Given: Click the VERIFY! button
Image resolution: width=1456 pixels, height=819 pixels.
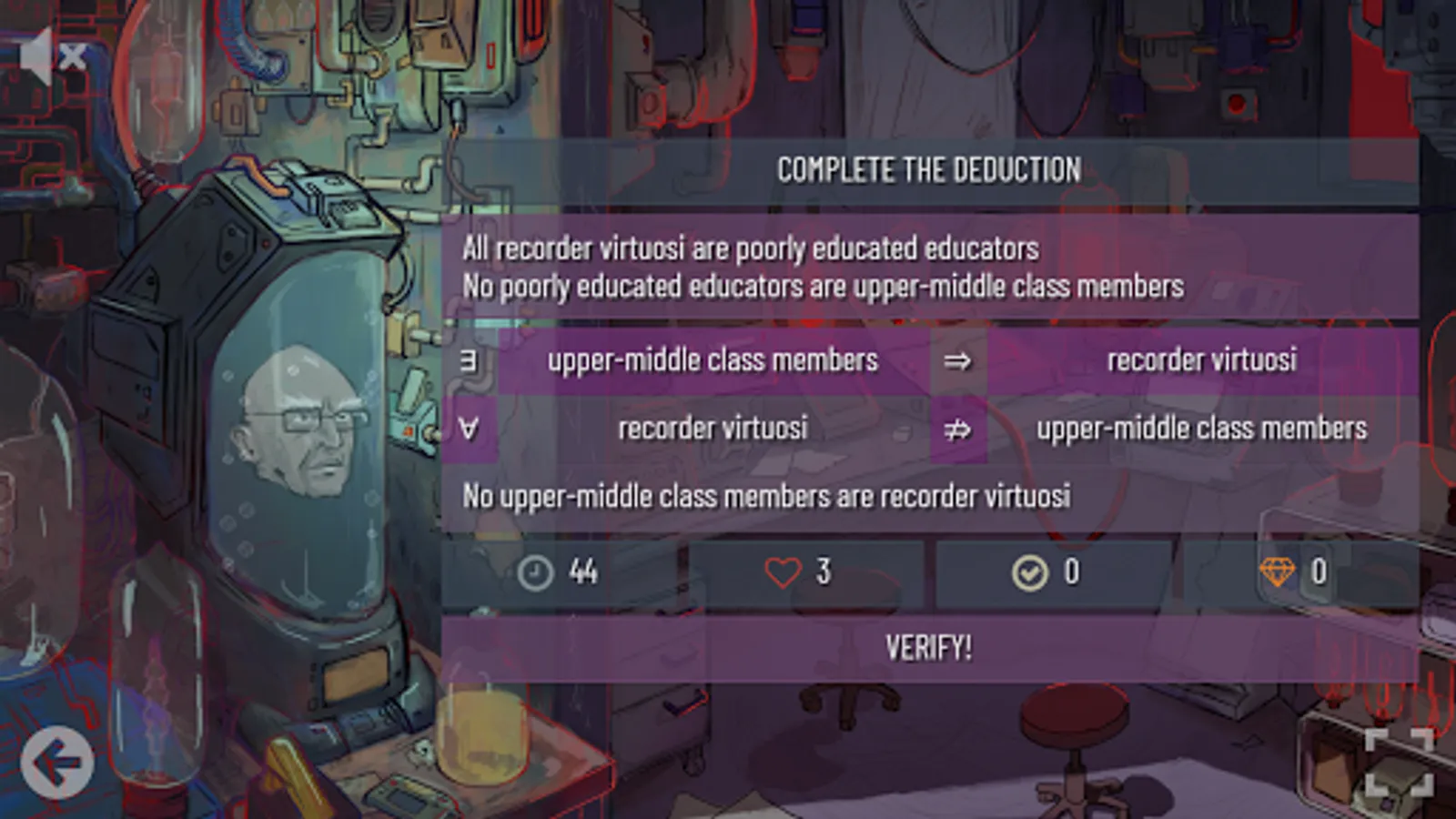Looking at the screenshot, I should (928, 648).
